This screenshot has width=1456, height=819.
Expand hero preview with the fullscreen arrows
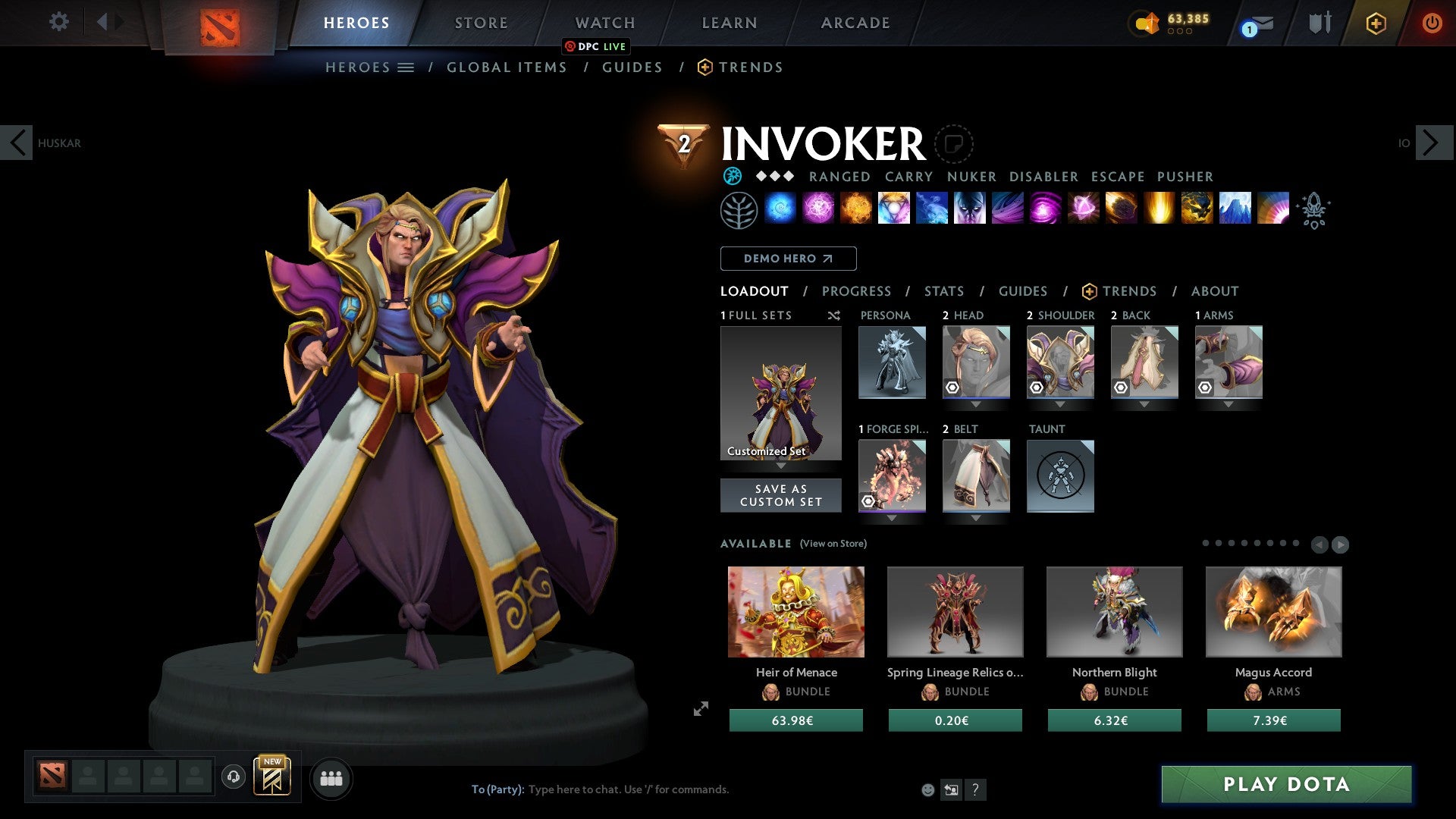tap(700, 708)
